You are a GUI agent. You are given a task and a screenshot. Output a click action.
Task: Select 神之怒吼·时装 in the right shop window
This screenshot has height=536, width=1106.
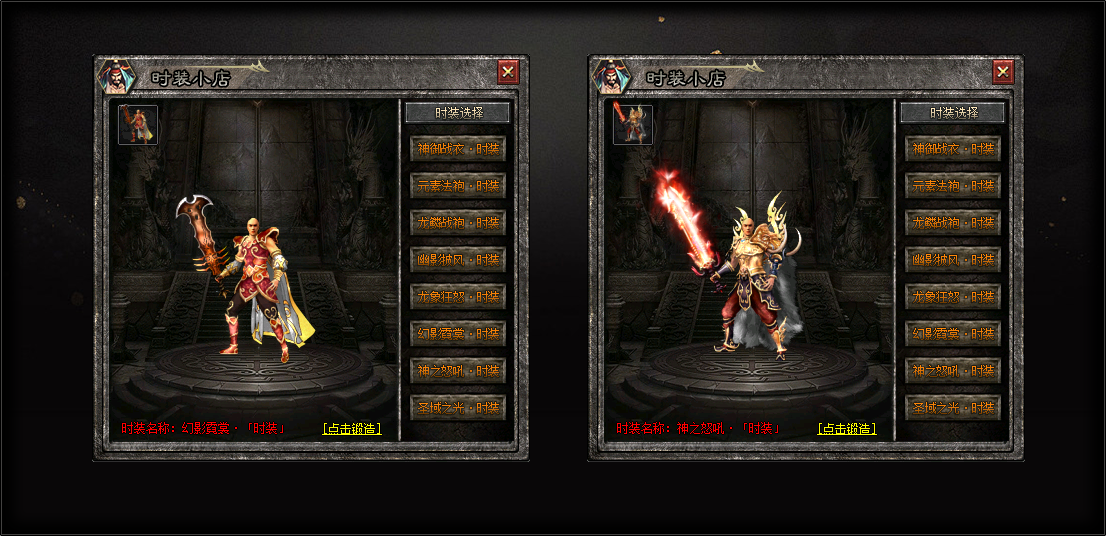point(953,371)
